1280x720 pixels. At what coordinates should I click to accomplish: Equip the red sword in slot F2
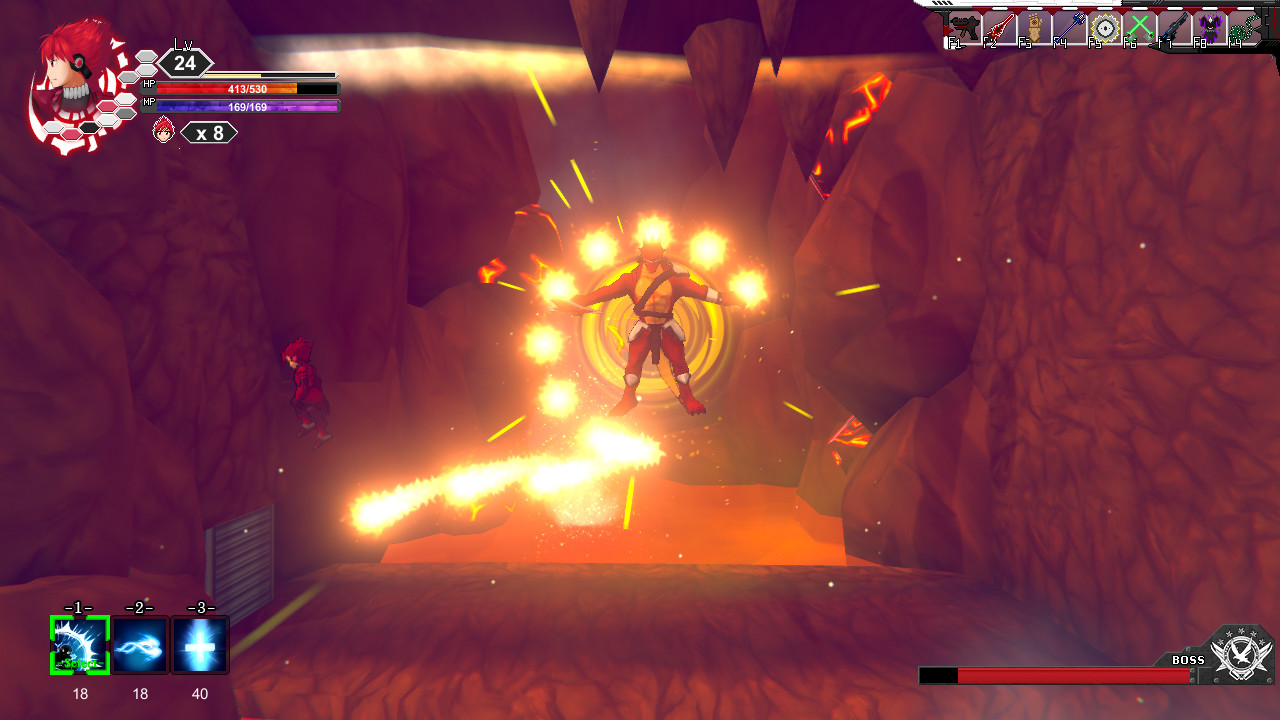coord(999,26)
